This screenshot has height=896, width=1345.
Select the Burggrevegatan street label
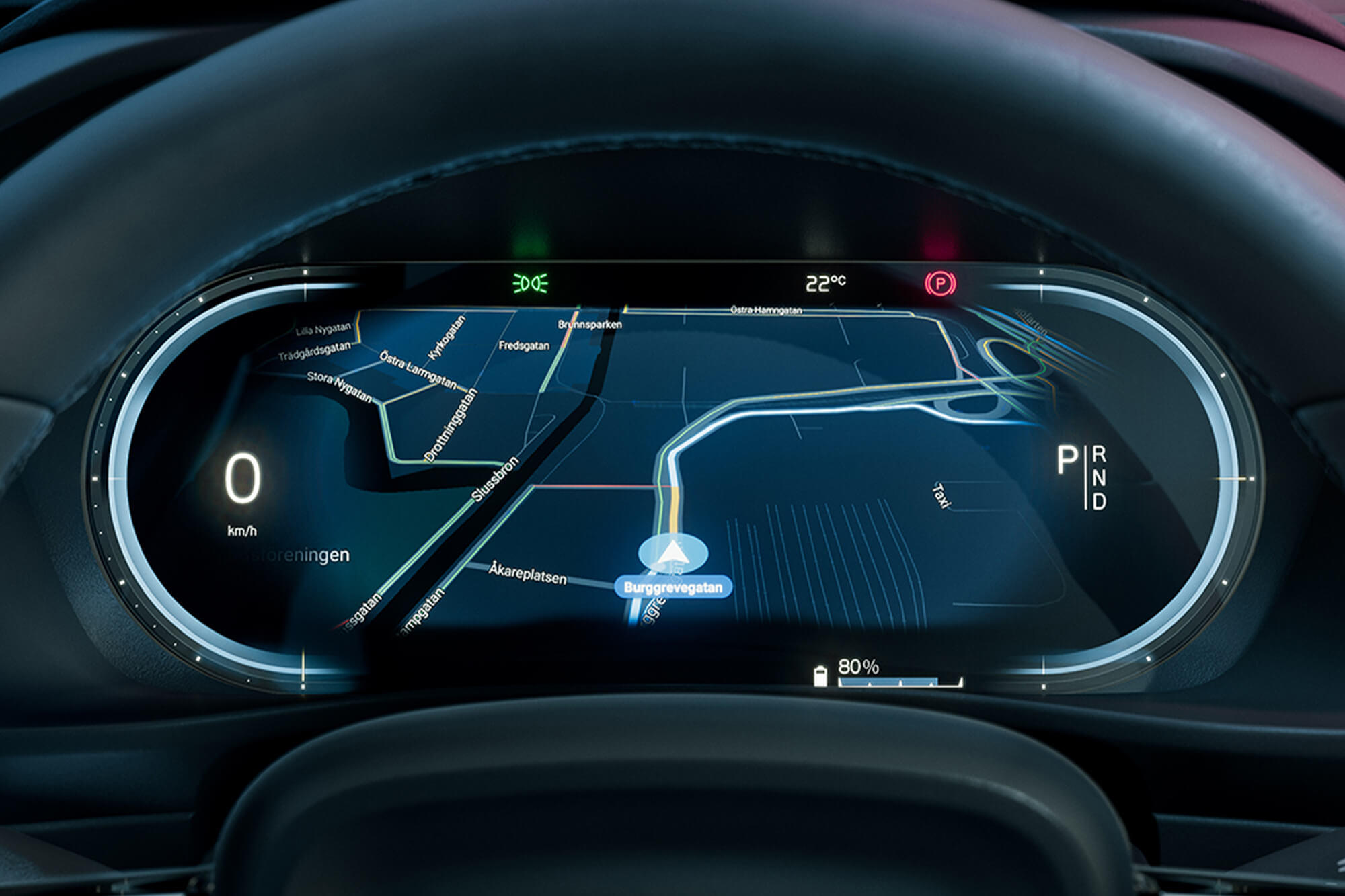pyautogui.click(x=672, y=587)
